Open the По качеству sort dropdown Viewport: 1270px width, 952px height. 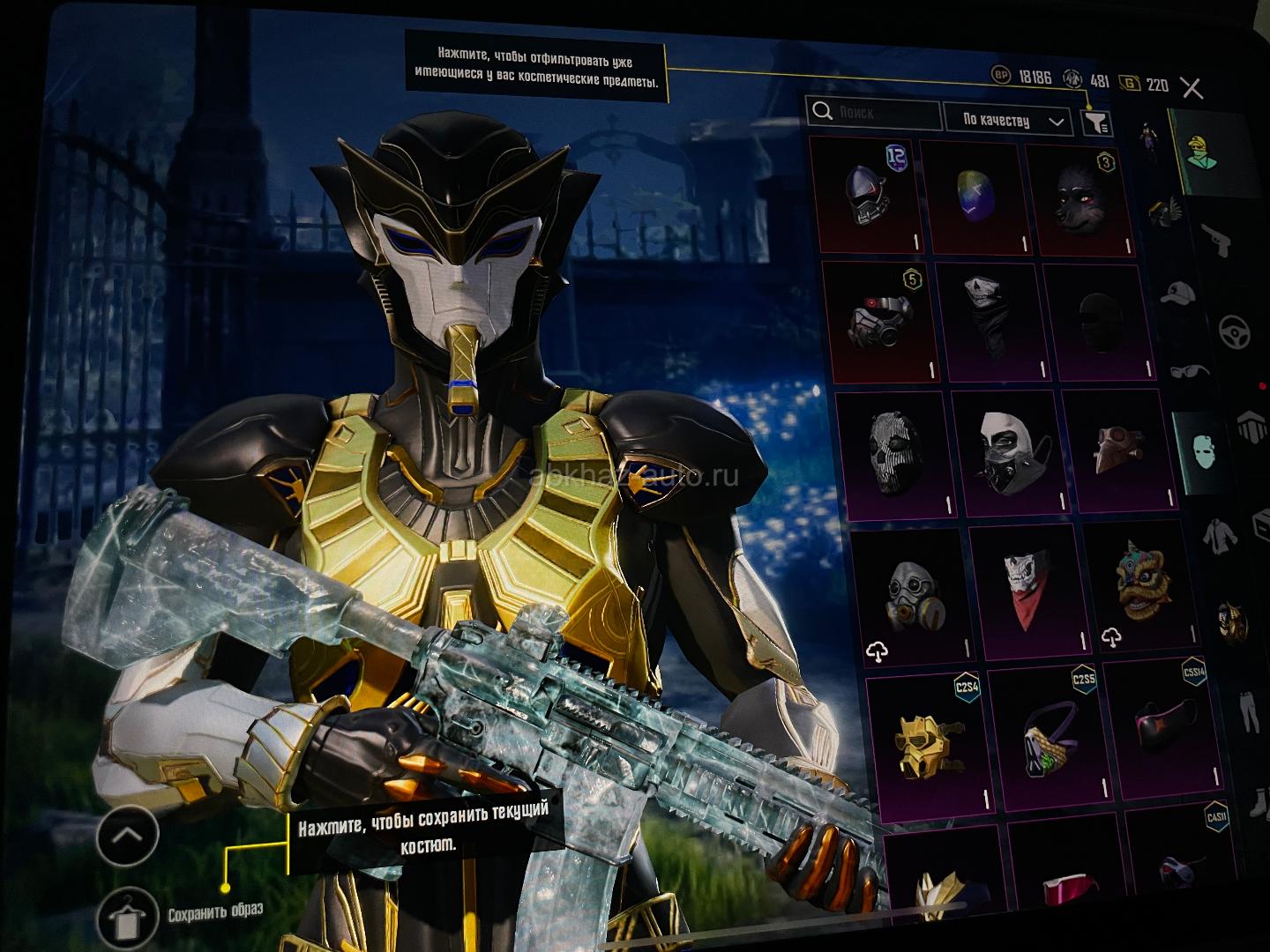(x=1008, y=120)
